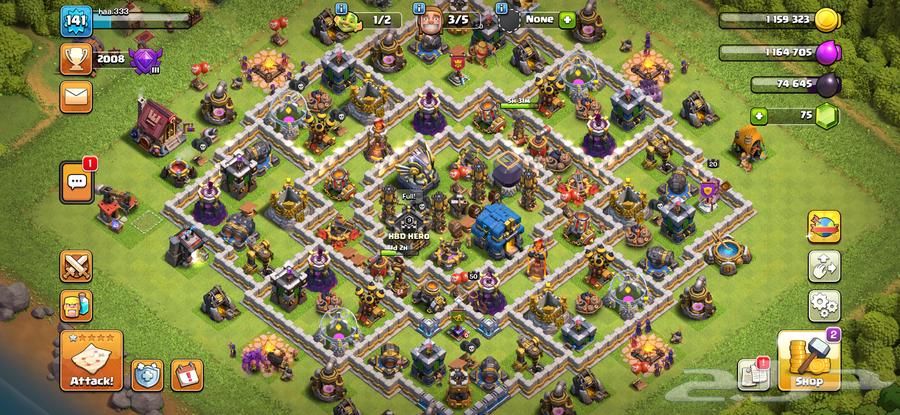Tap the gold storage counter
Image resolution: width=900 pixels, height=415 pixels.
tap(790, 19)
